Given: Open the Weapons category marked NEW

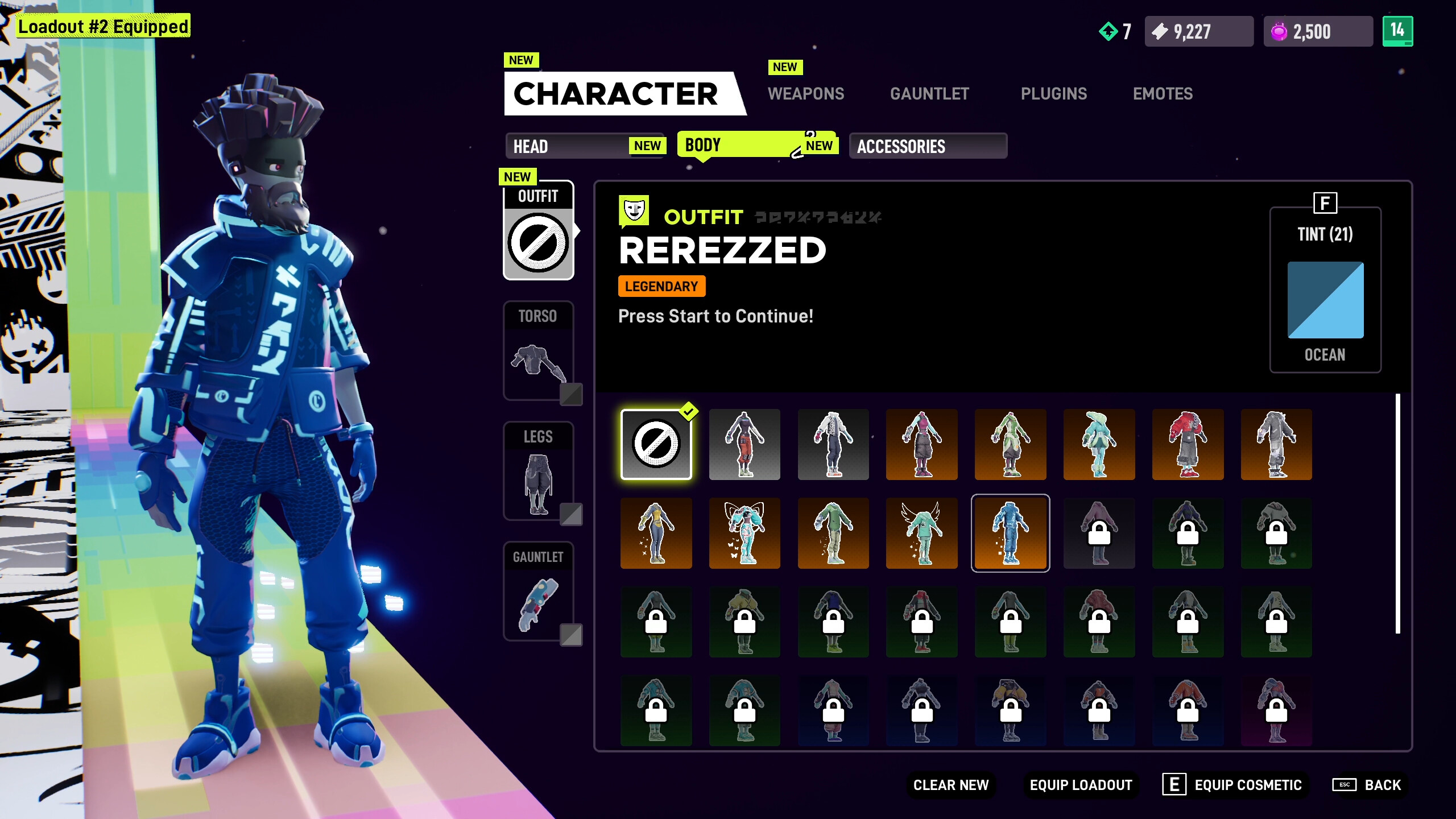Looking at the screenshot, I should 806,93.
